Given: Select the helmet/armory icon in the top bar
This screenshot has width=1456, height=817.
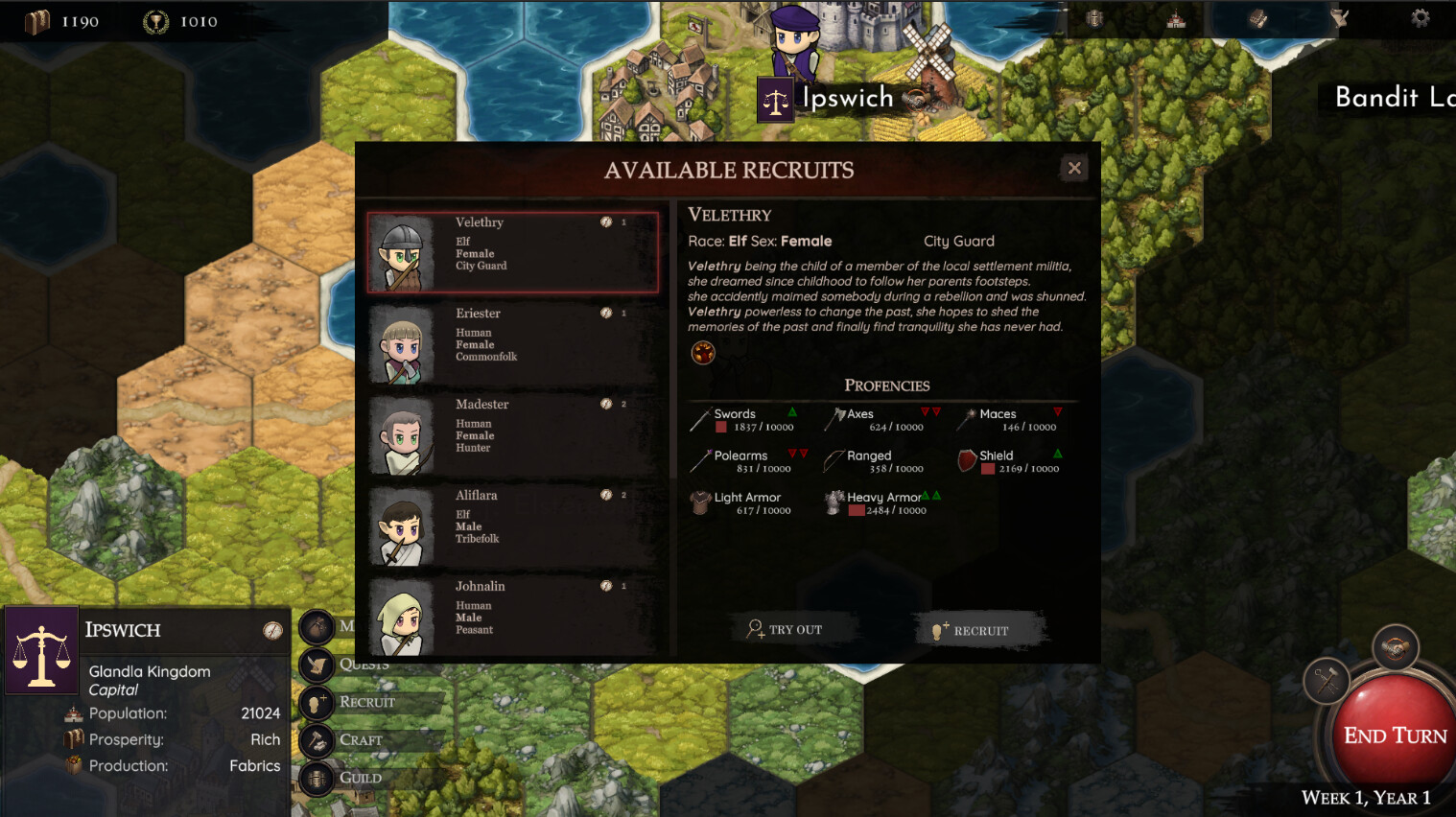Looking at the screenshot, I should click(x=1094, y=17).
